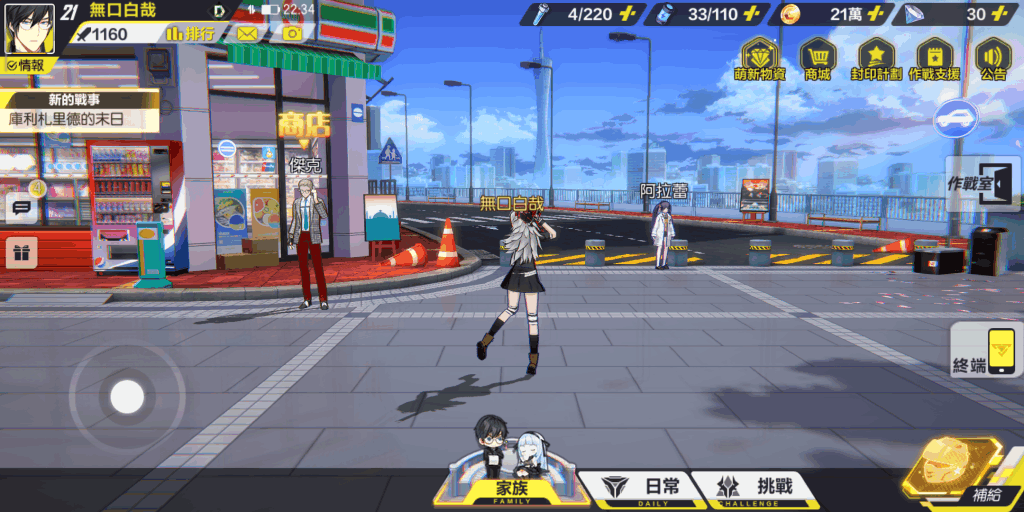Enter the 作戰室 battle room

click(x=983, y=186)
